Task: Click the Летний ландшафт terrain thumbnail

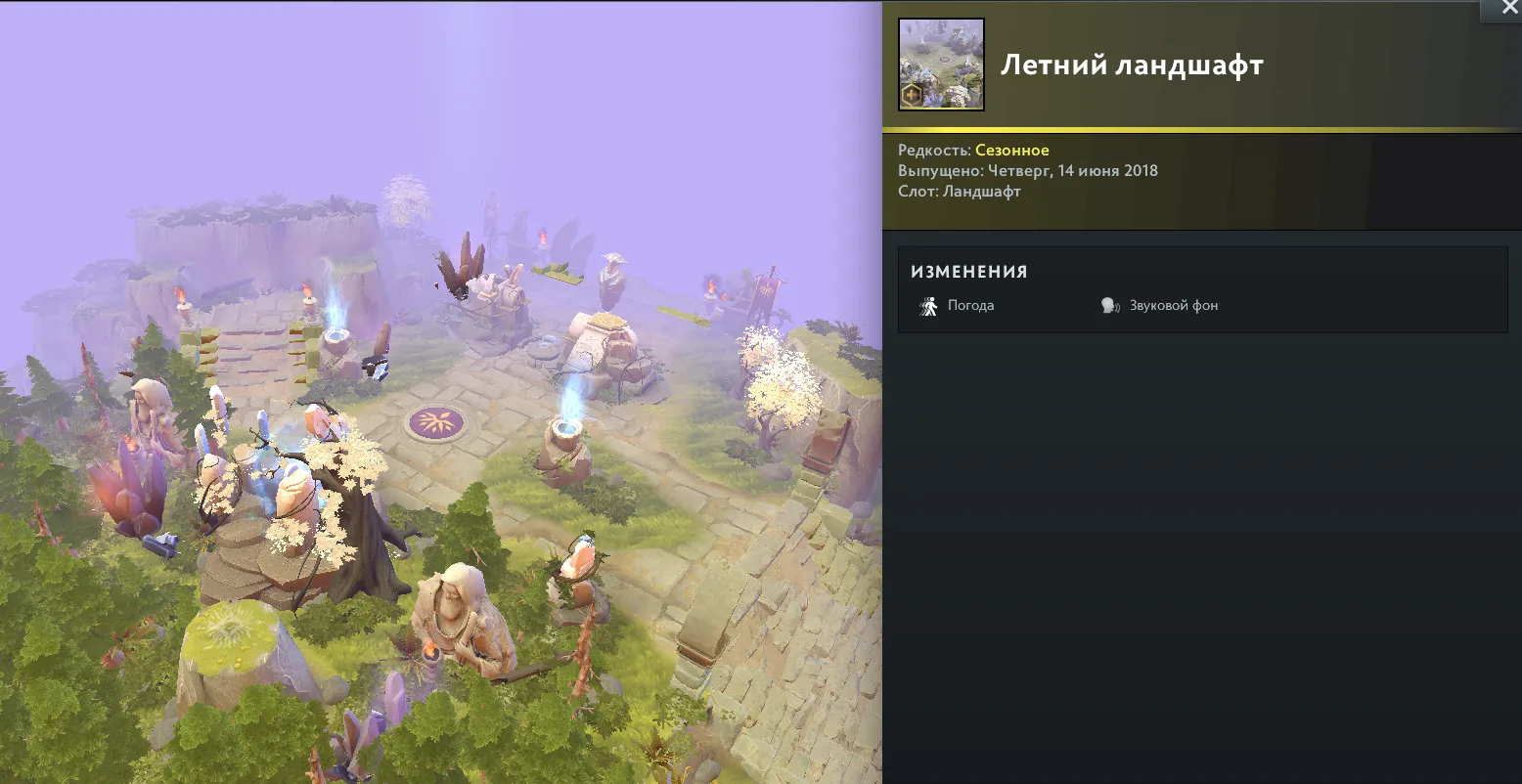Action: pos(941,65)
